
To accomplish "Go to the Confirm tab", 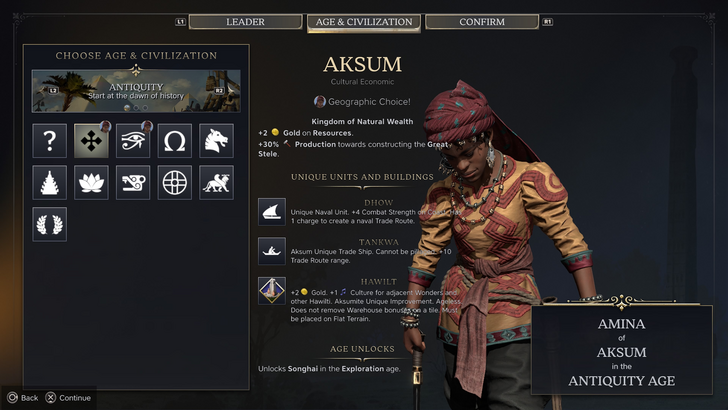I will click(482, 22).
